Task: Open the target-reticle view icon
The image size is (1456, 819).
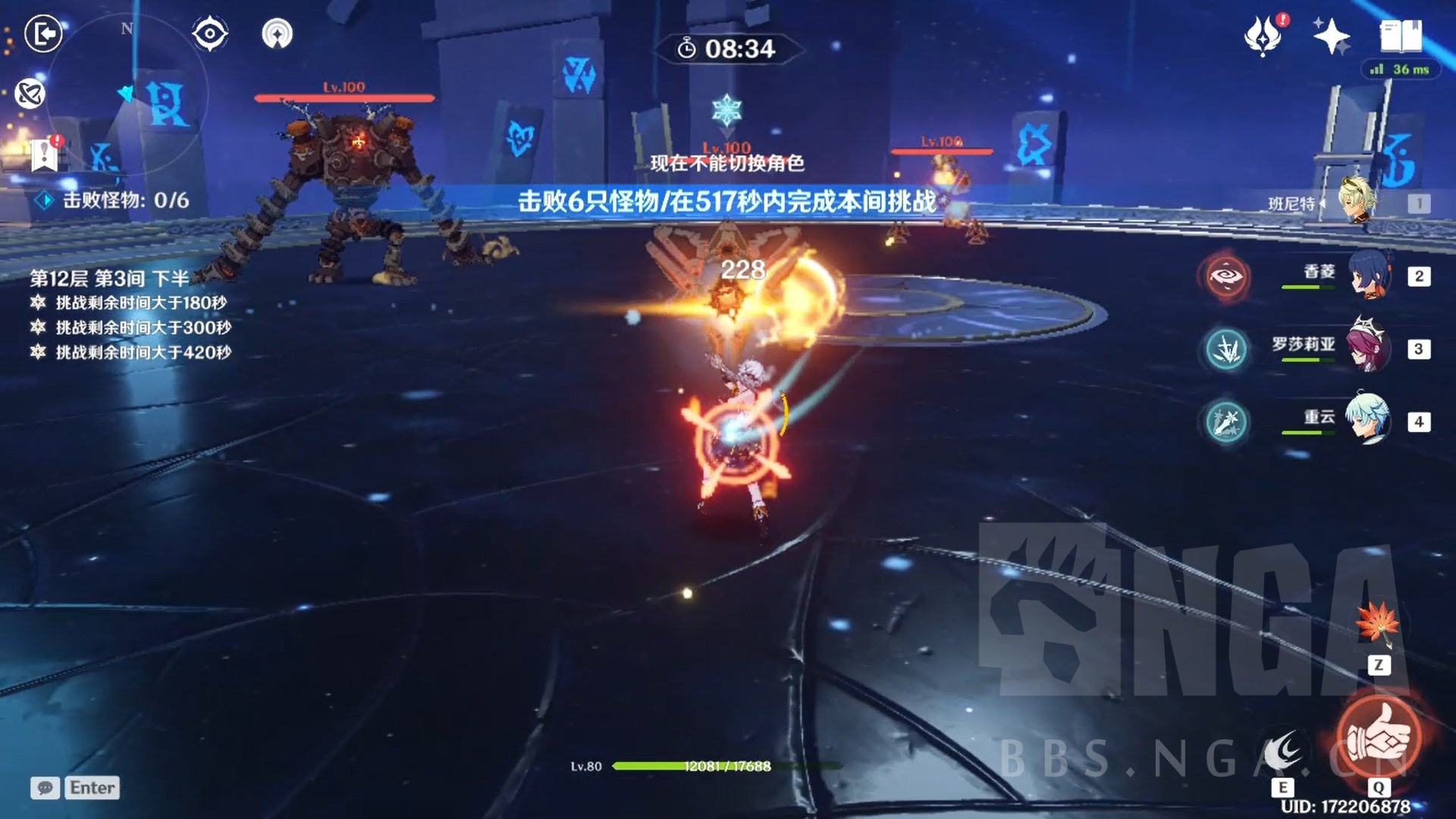Action: click(209, 34)
